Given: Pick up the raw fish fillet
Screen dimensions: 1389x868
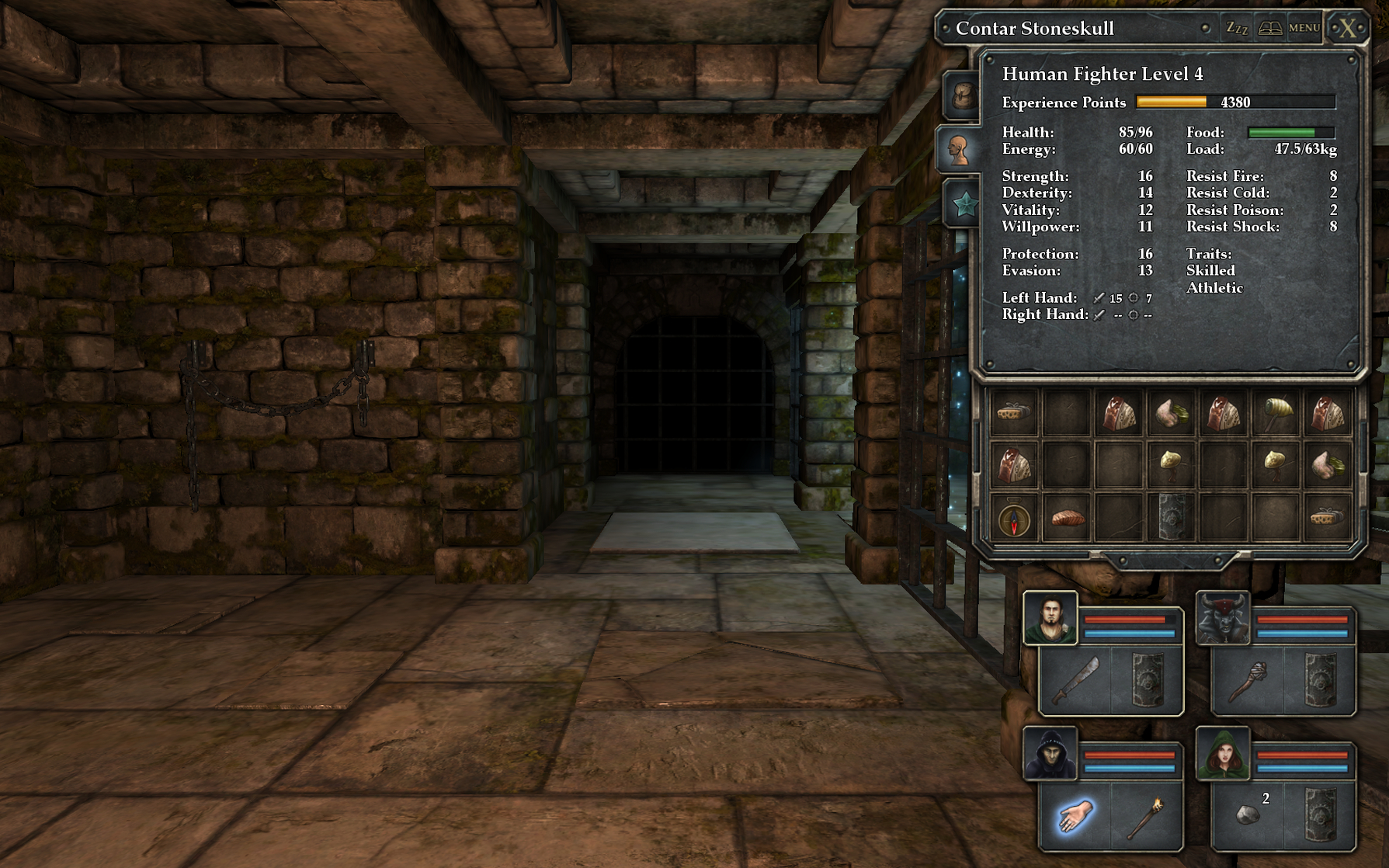Looking at the screenshot, I should pyautogui.click(x=1067, y=518).
